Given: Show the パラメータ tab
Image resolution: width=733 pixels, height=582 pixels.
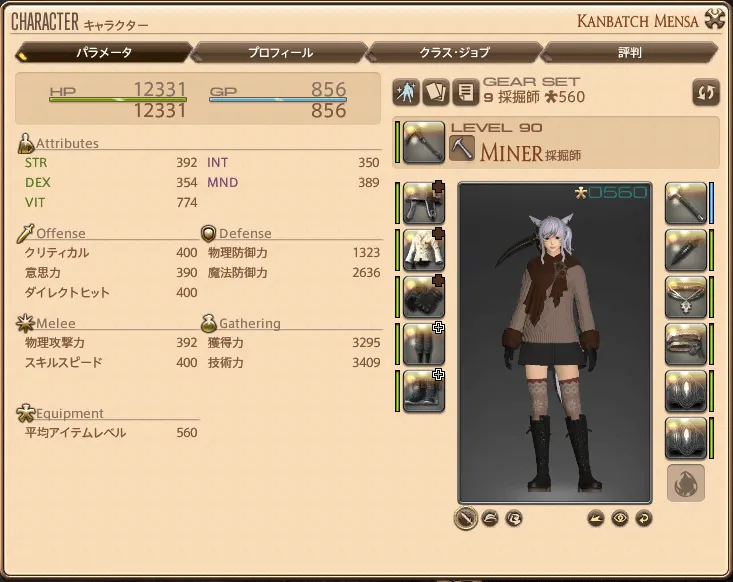Looking at the screenshot, I should coord(104,52).
